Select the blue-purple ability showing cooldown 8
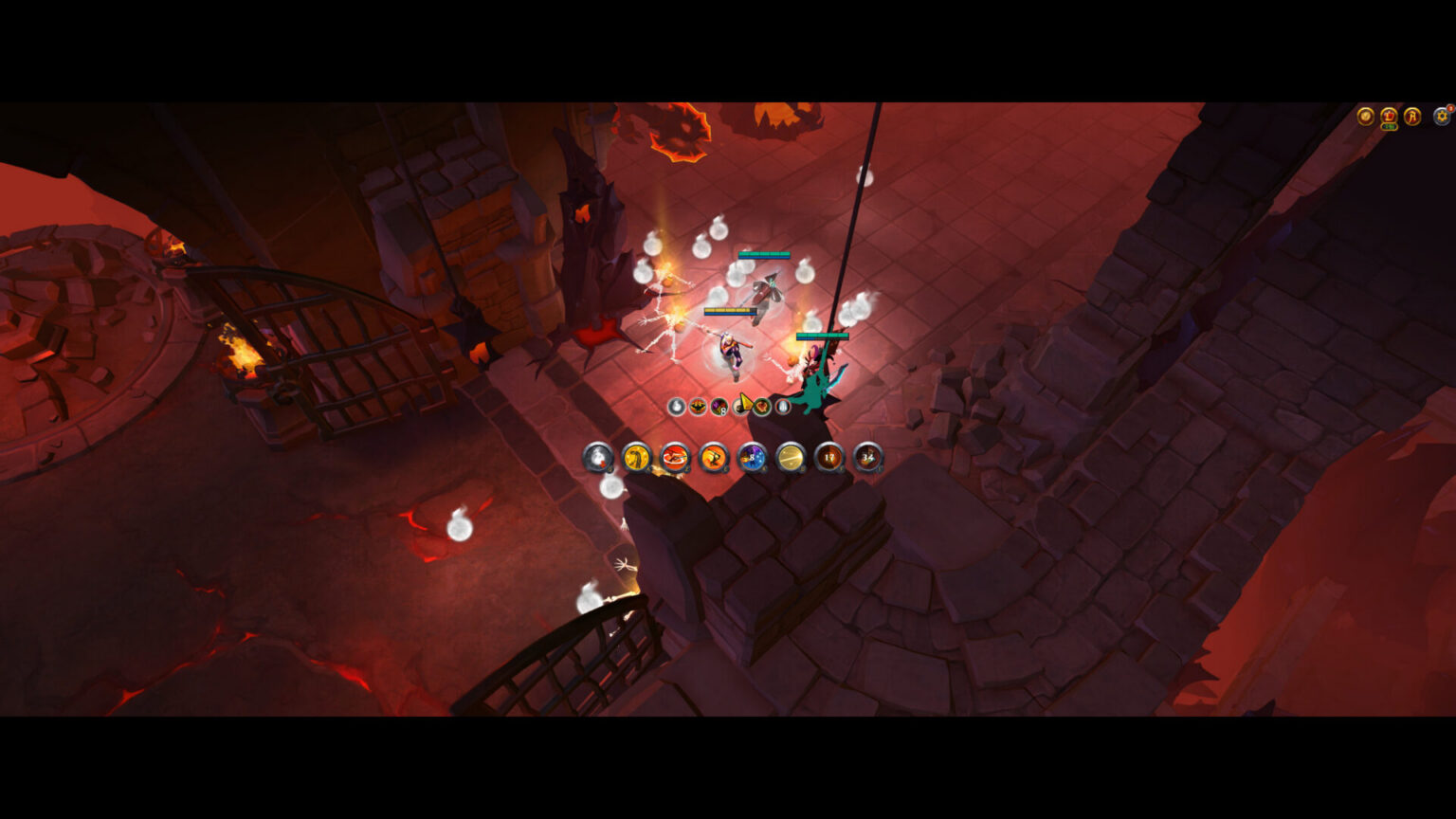This screenshot has height=819, width=1456. 753,458
